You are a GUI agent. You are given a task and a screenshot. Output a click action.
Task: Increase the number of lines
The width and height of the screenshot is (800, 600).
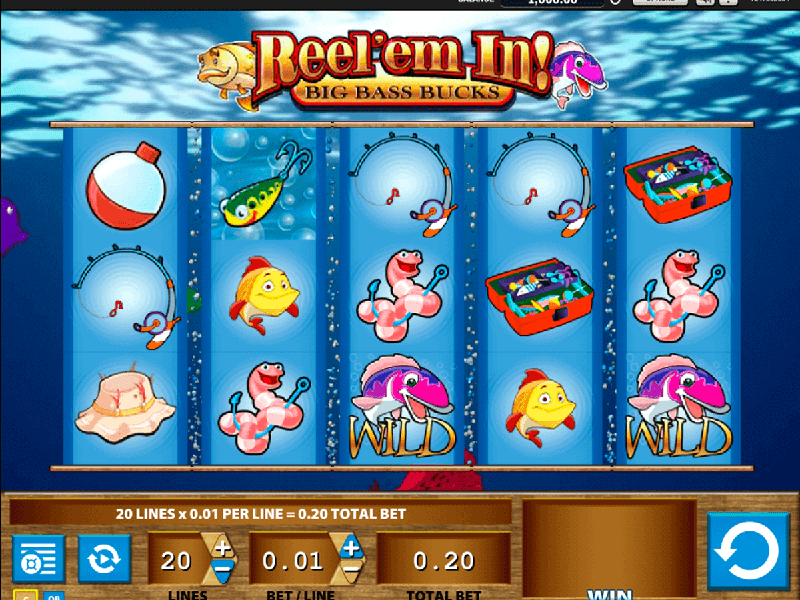pos(222,548)
